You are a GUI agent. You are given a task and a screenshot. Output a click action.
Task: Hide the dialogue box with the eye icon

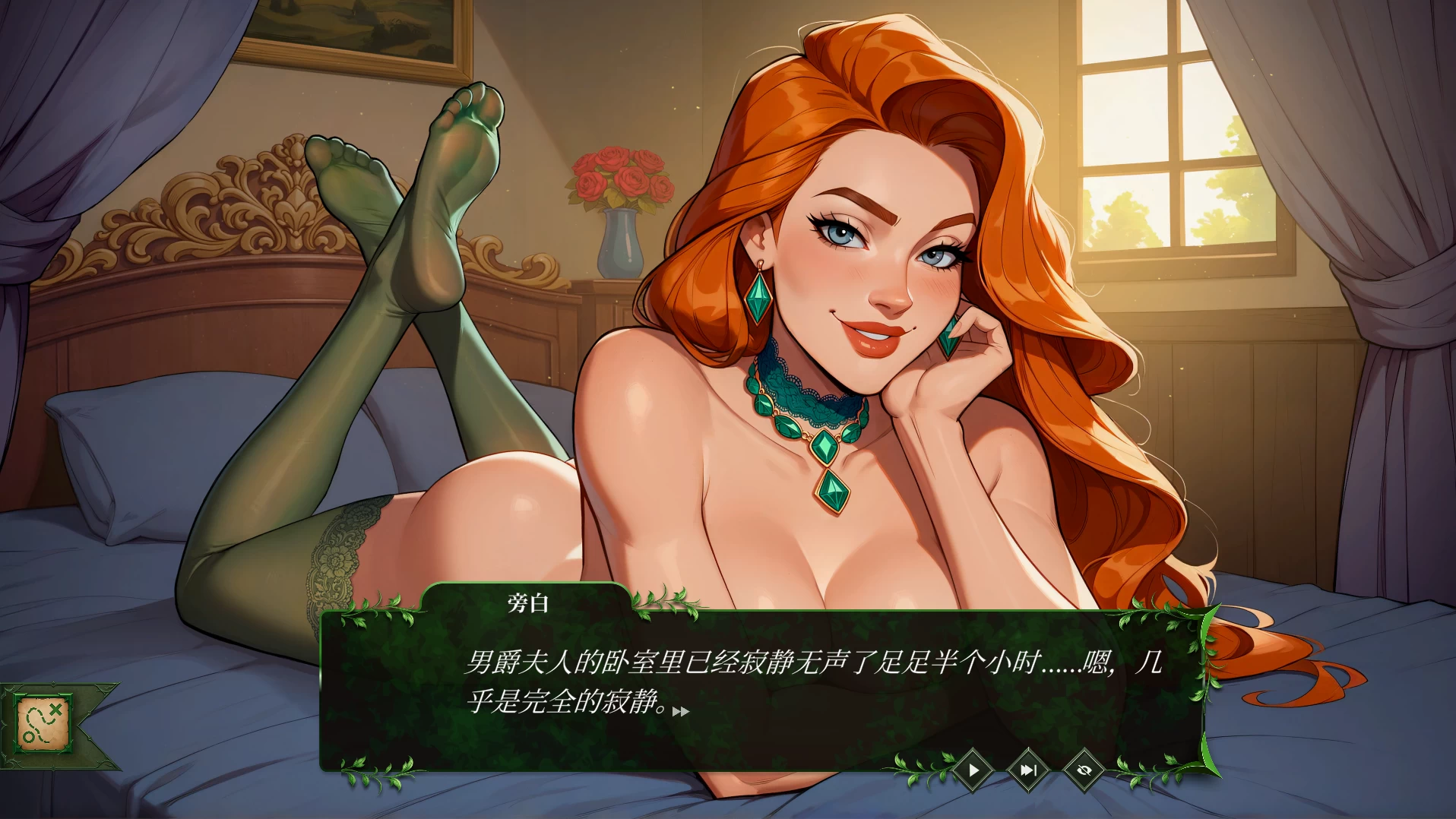point(1084,770)
